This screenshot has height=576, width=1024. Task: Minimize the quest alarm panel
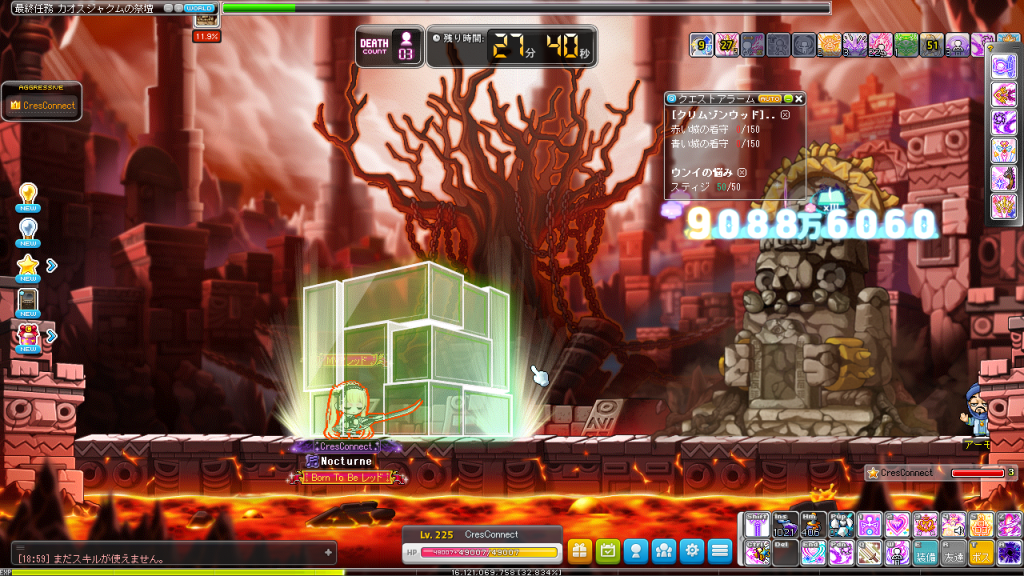pos(788,99)
